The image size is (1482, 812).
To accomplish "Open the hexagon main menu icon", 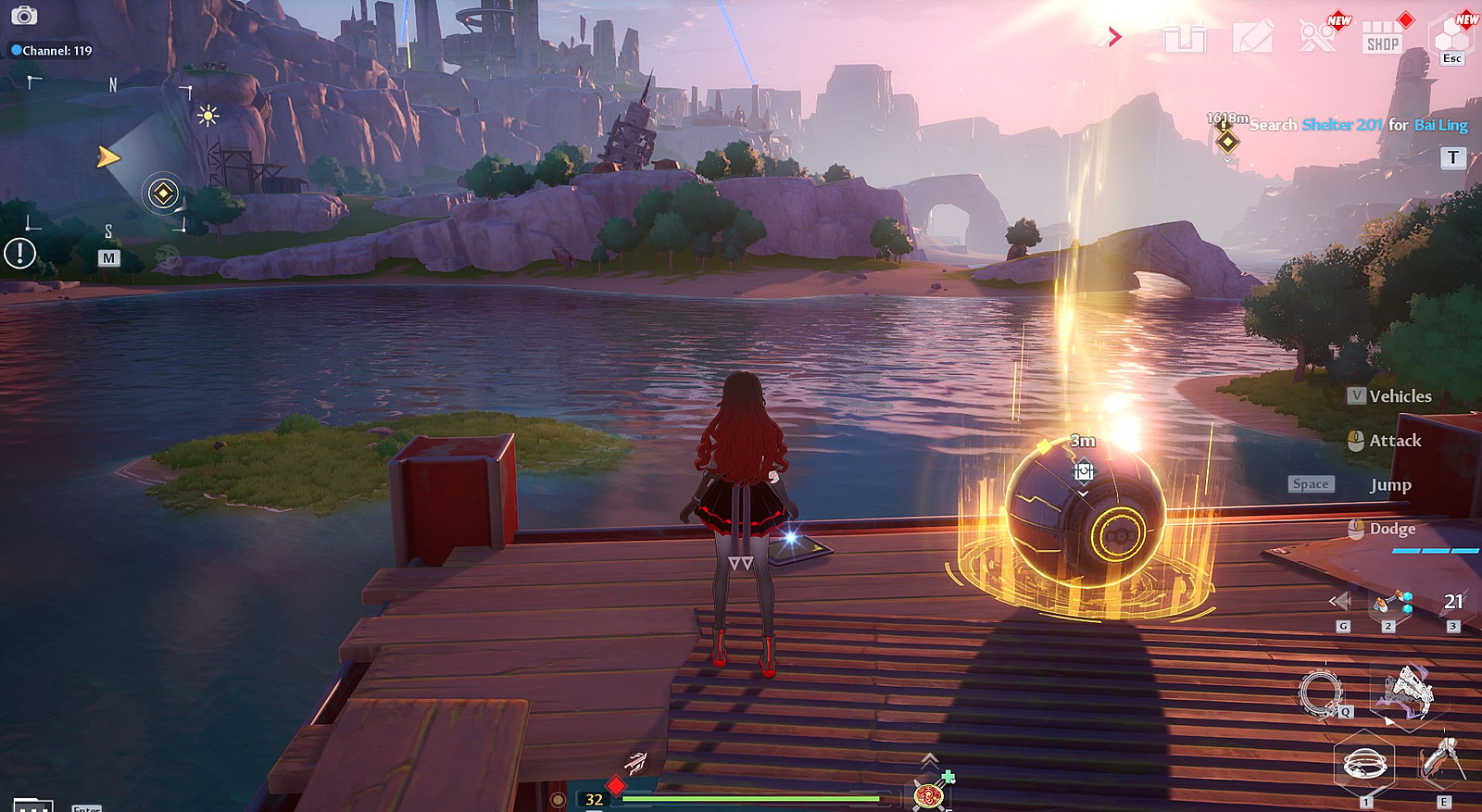I will pyautogui.click(x=1451, y=37).
